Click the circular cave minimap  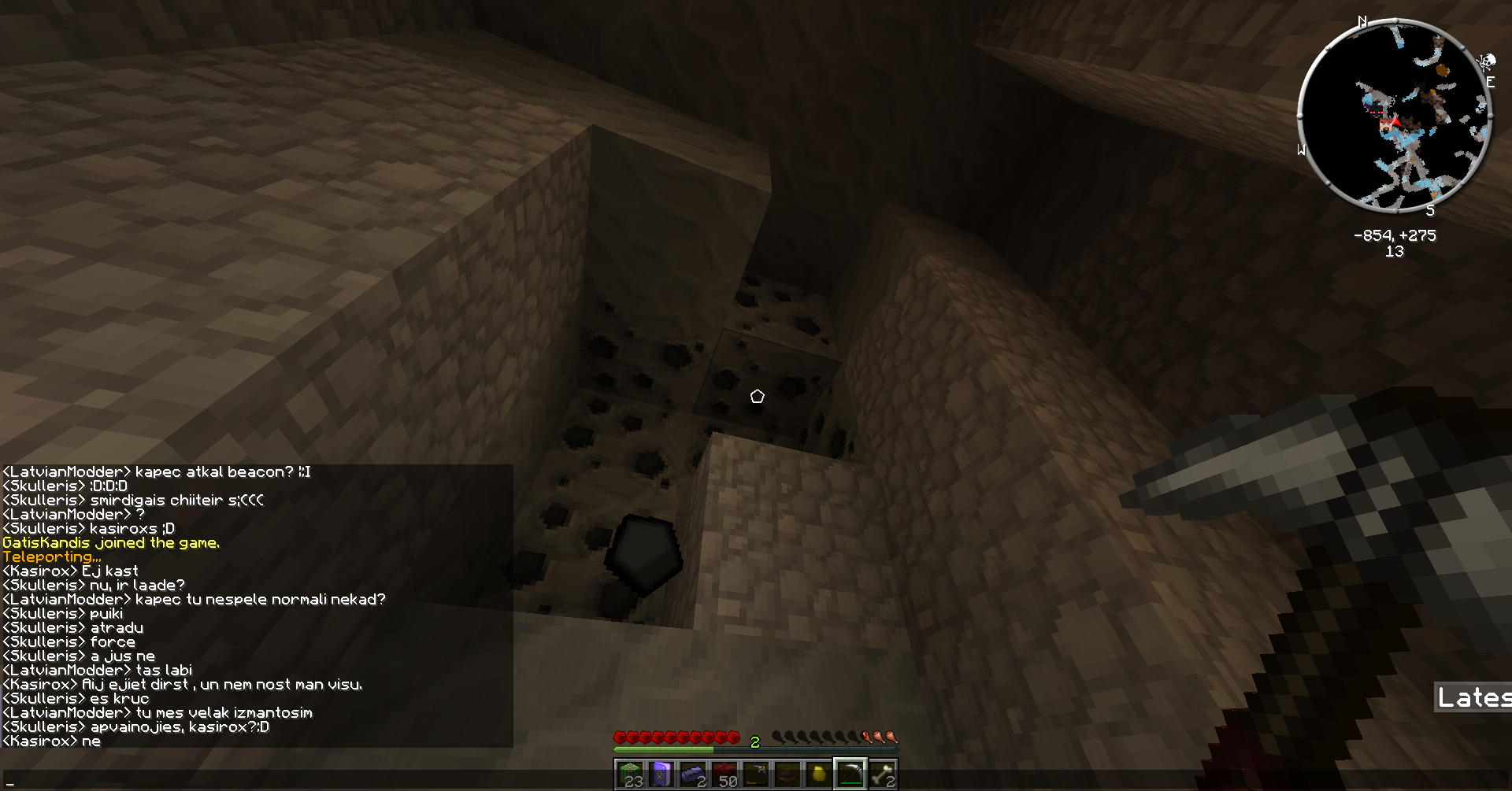pos(1394,116)
